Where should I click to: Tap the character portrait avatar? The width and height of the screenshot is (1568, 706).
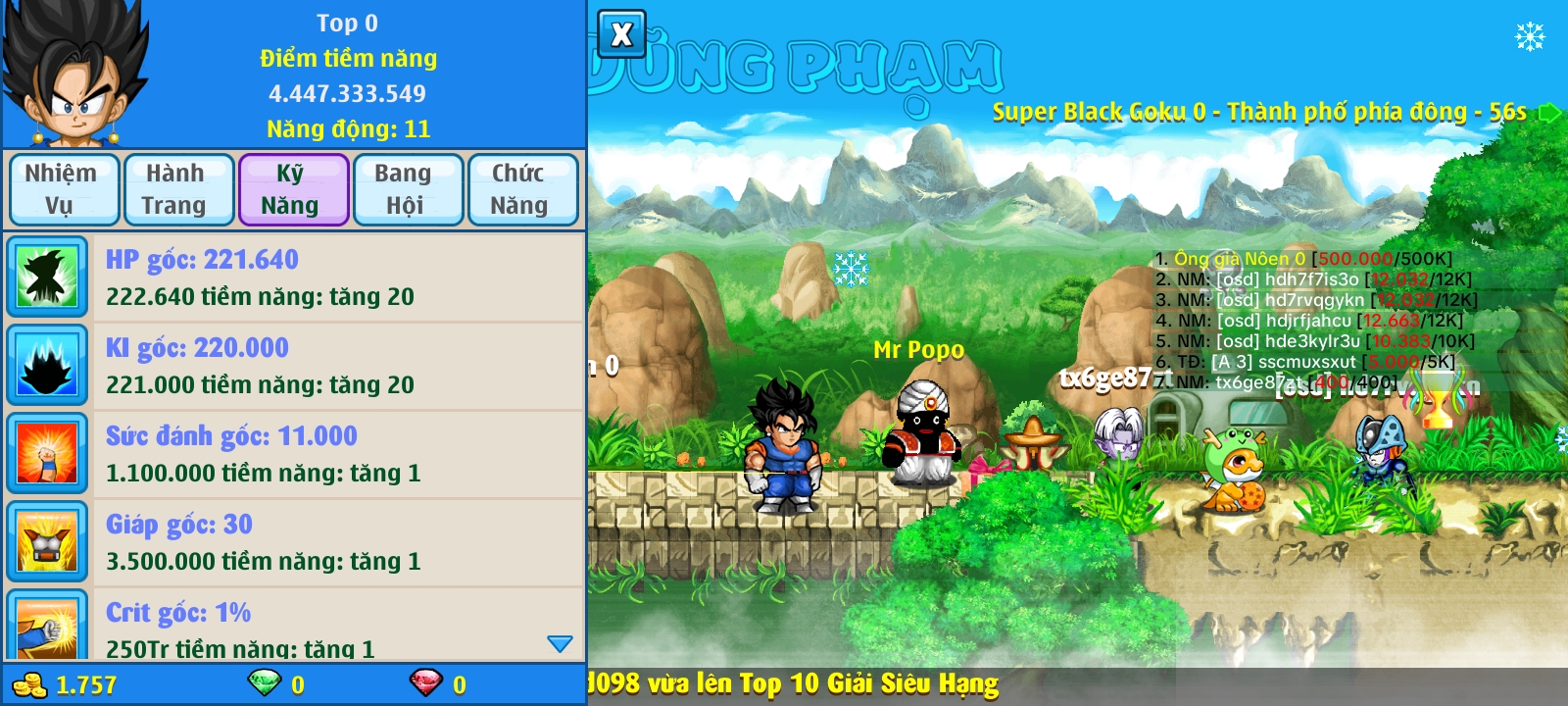(x=74, y=75)
